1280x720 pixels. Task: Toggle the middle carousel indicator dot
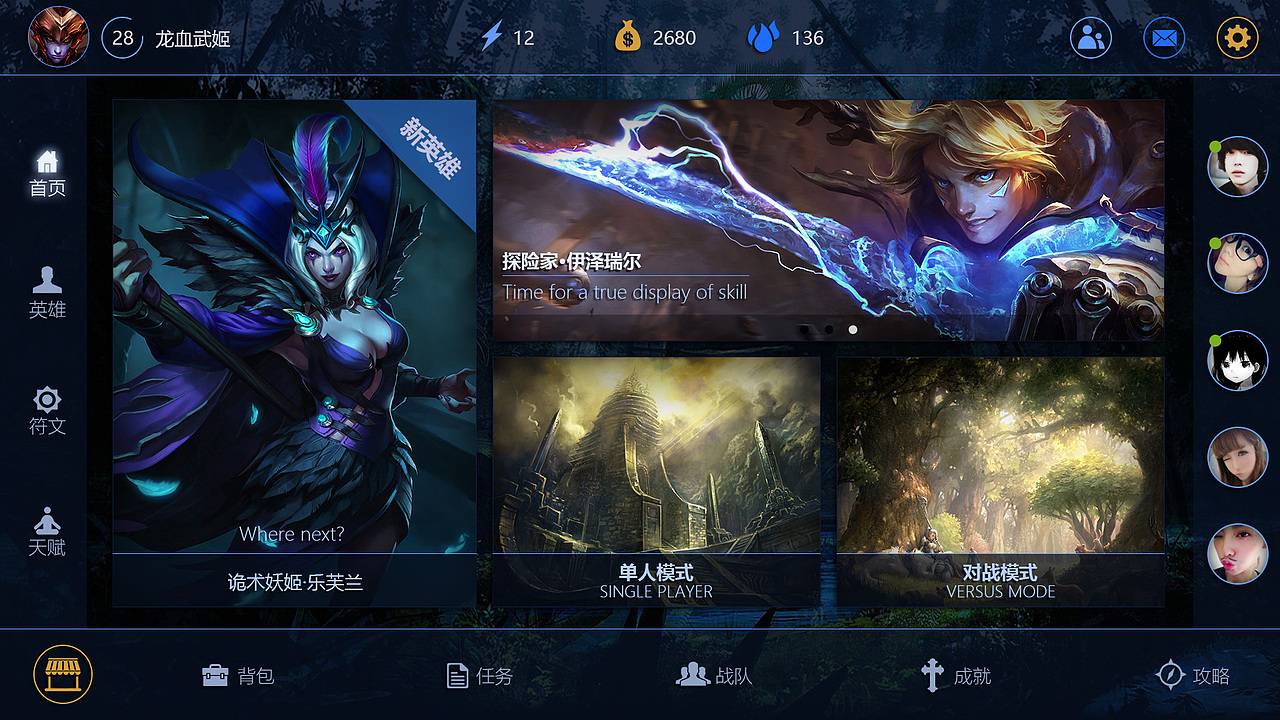coord(828,328)
